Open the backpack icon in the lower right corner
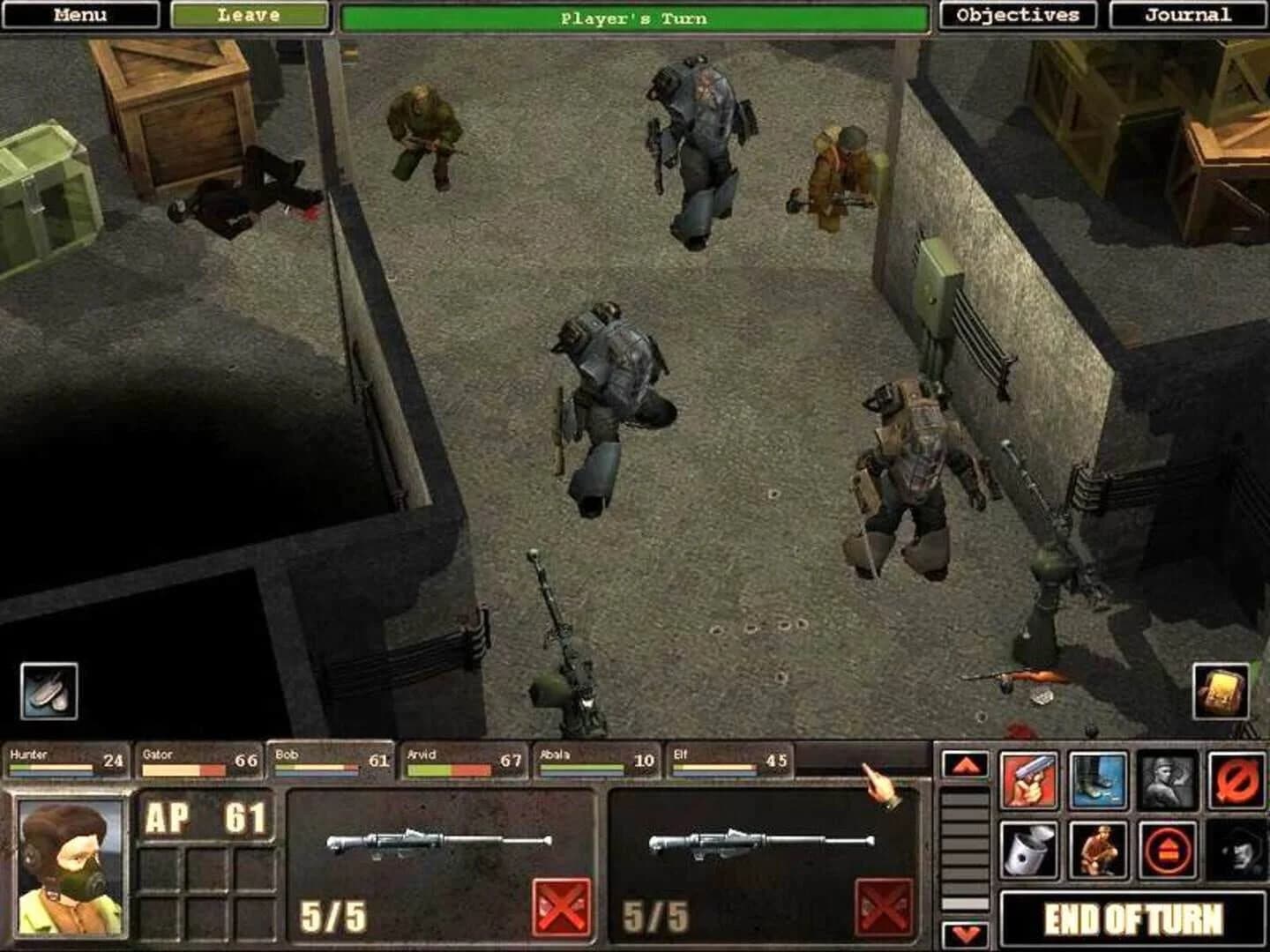Viewport: 1270px width, 952px height. click(x=1221, y=692)
